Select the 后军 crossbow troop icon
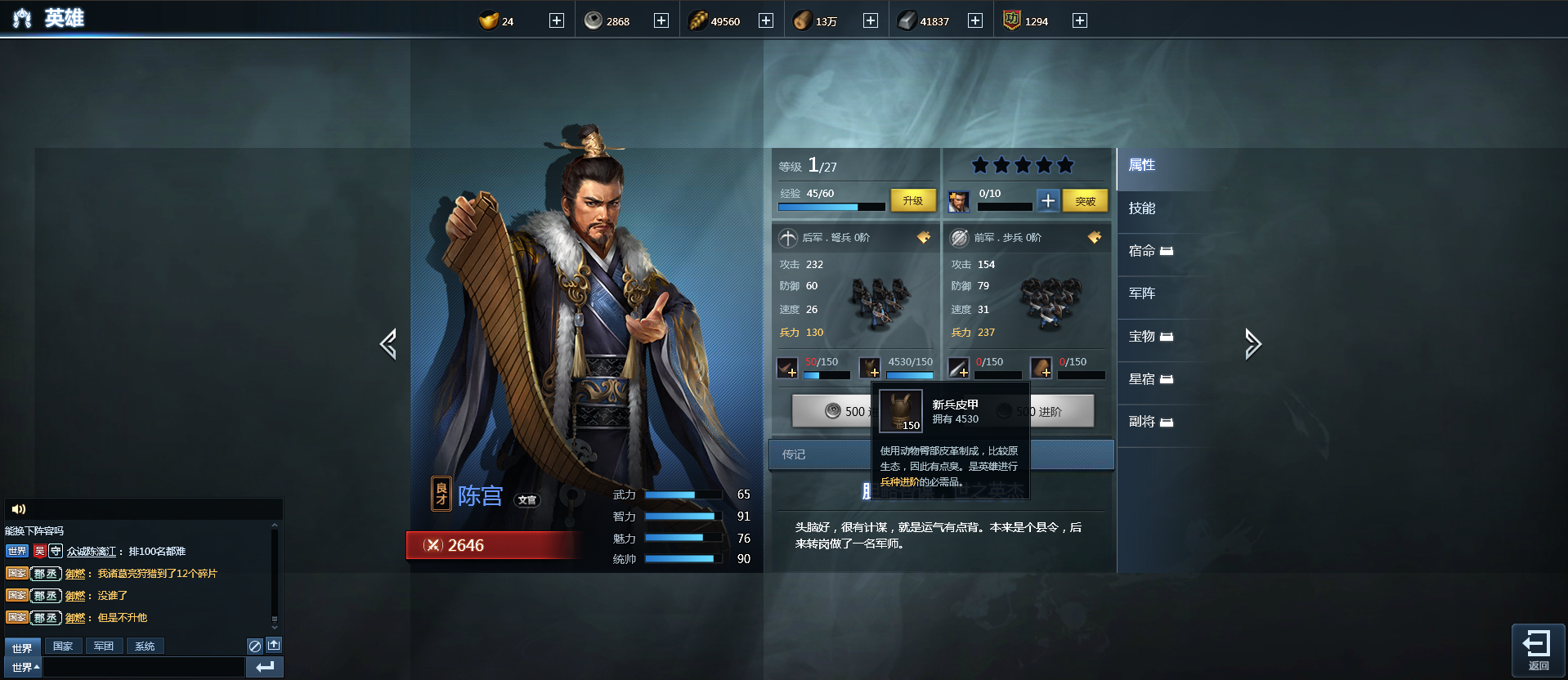Viewport: 1568px width, 680px height. point(787,238)
